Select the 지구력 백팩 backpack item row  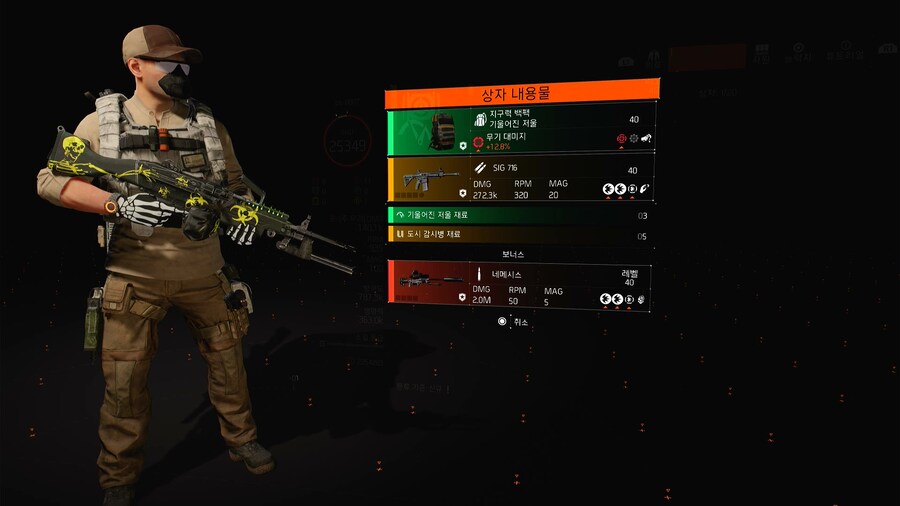pos(522,131)
